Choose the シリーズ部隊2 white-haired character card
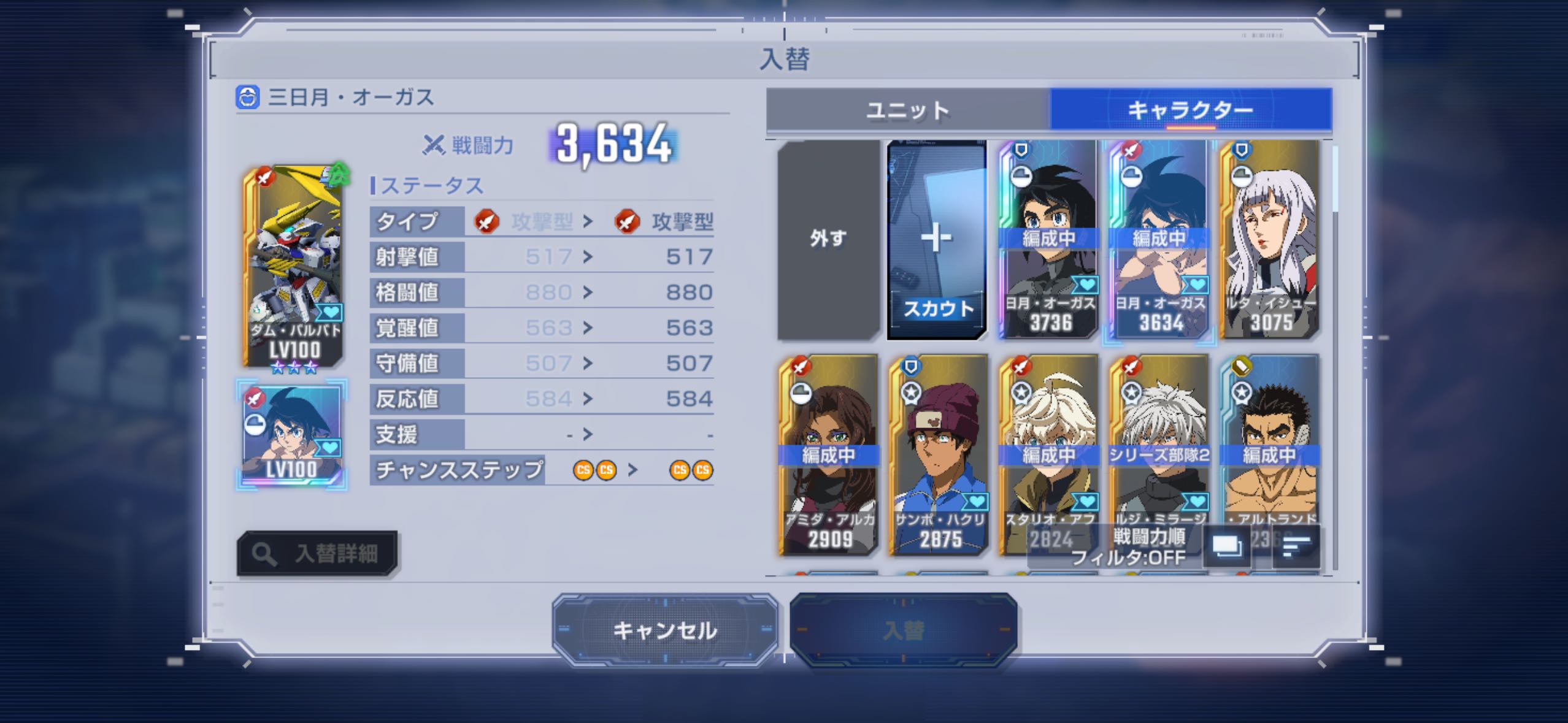Screen dimensions: 1568x723 pos(1158,442)
